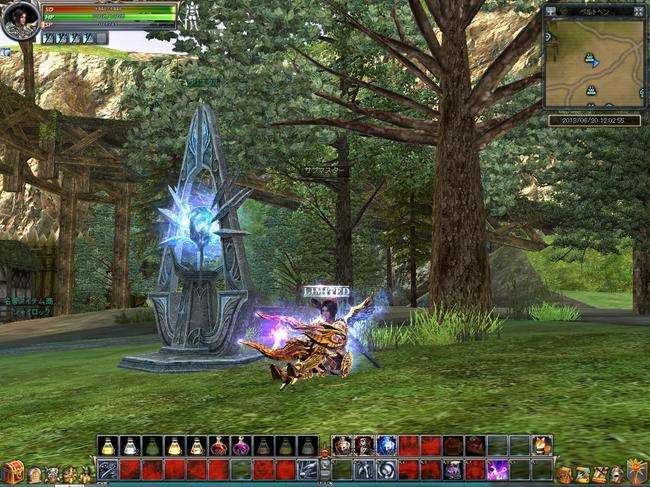Use the yellow potion in the first hotbar slot
The height and width of the screenshot is (487, 650).
108,446
